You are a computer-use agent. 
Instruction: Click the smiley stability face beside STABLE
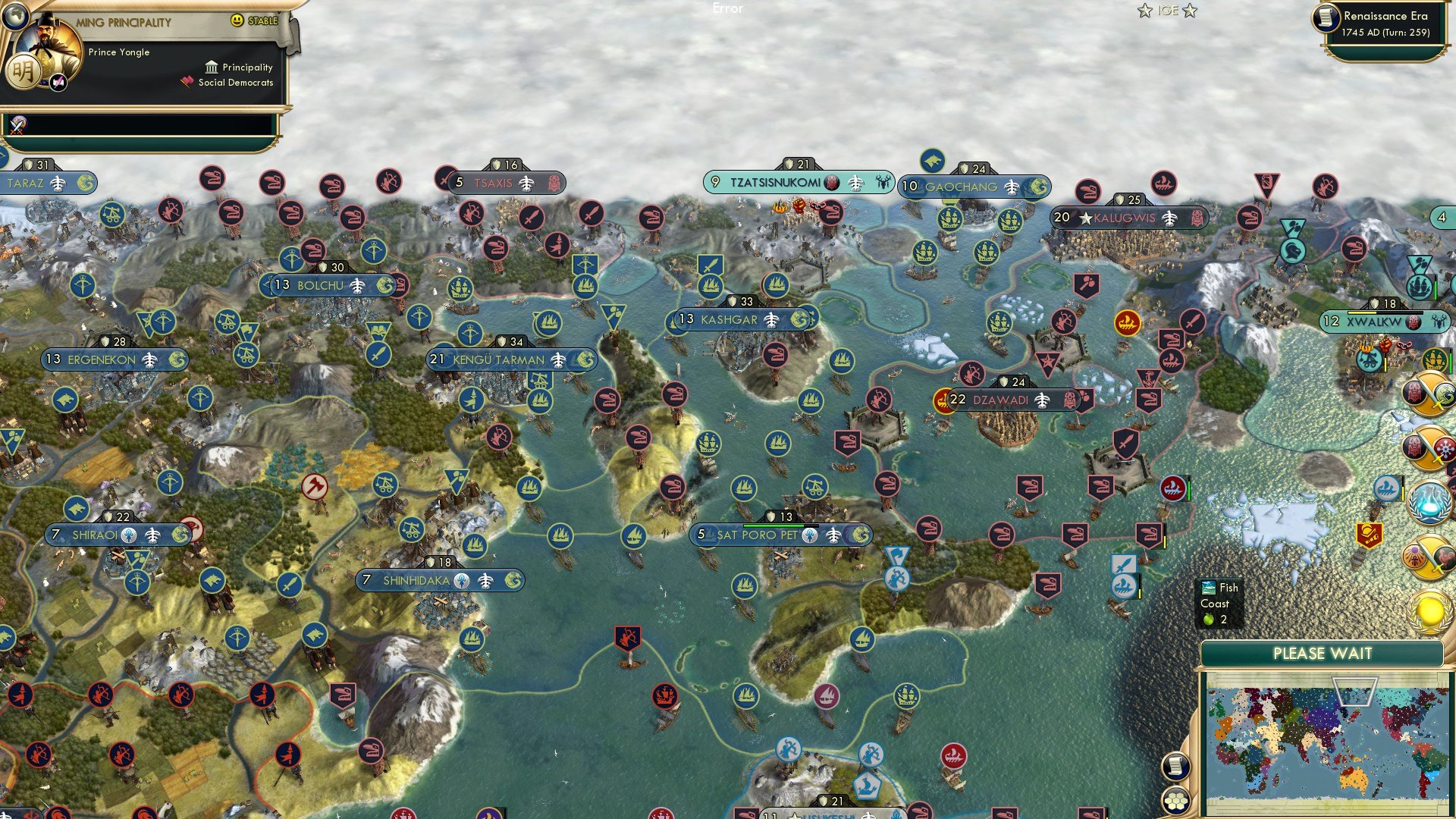(238, 20)
